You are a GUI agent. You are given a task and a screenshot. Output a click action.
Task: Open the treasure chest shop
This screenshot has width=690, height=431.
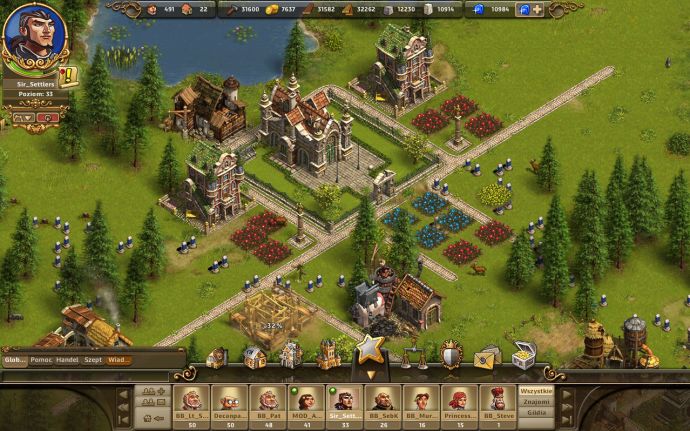tap(523, 353)
